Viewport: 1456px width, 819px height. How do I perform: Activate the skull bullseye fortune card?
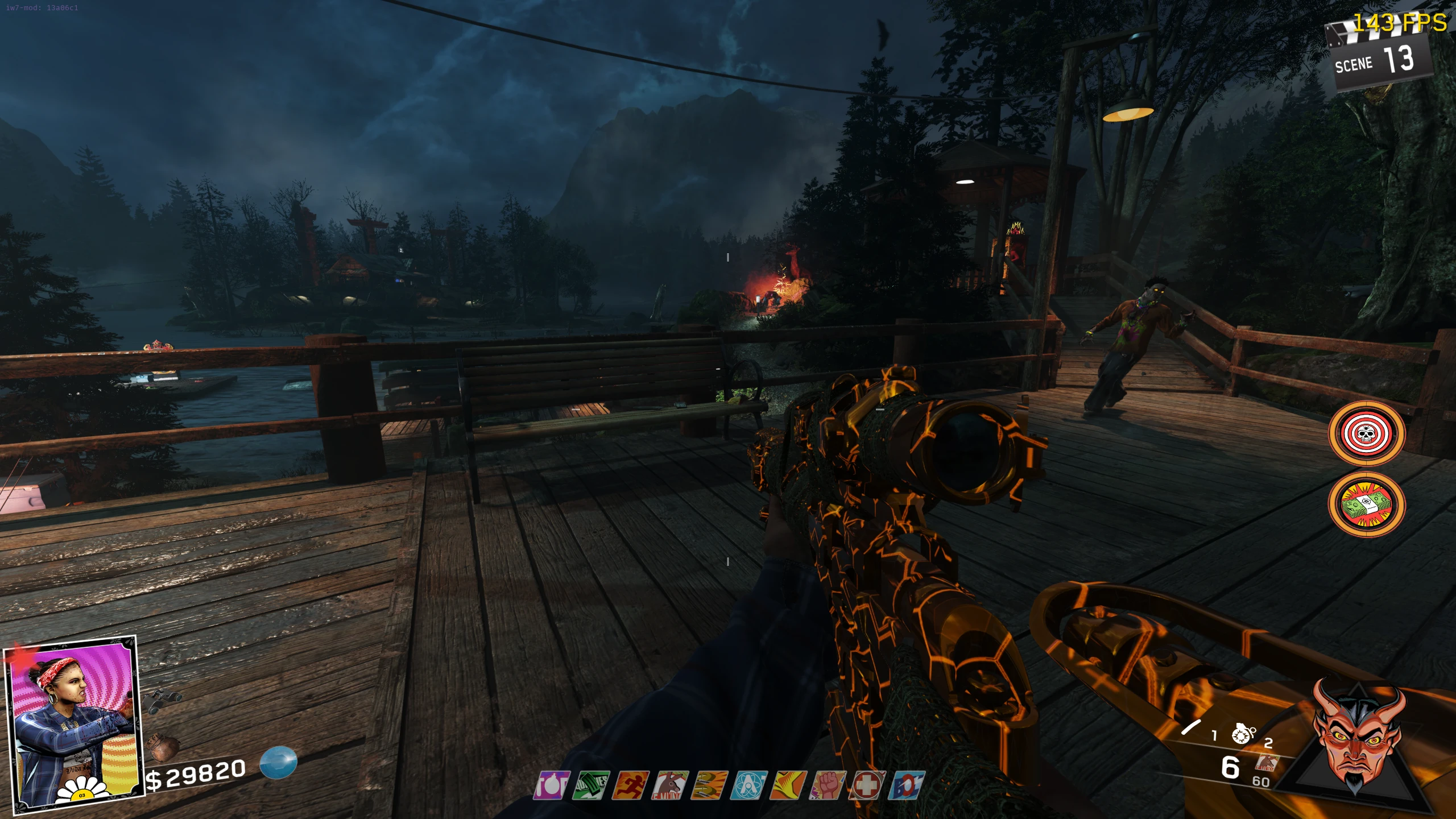(1366, 434)
